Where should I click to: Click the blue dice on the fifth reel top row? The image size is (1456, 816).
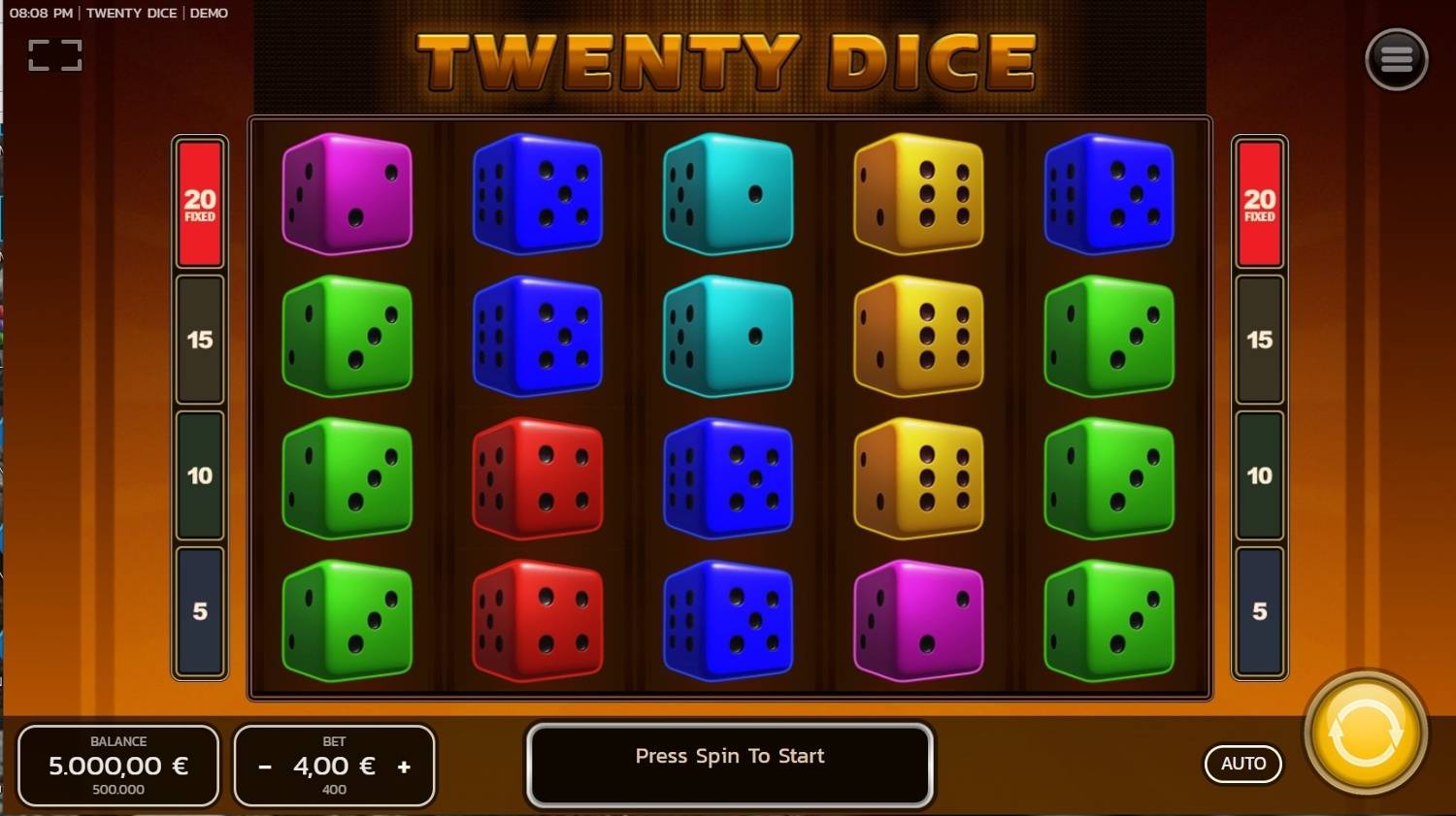click(x=1109, y=195)
